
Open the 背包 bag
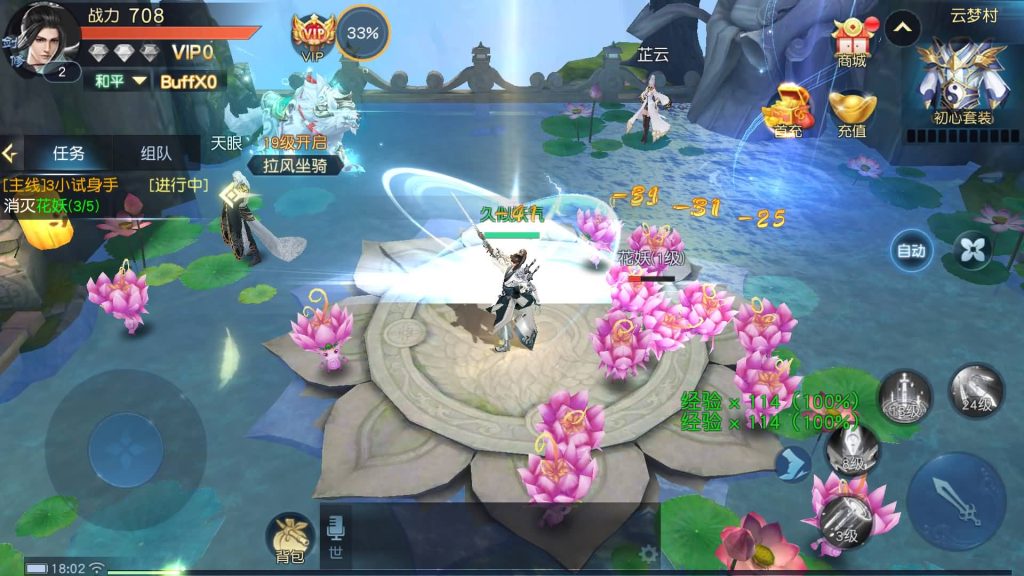(x=290, y=537)
